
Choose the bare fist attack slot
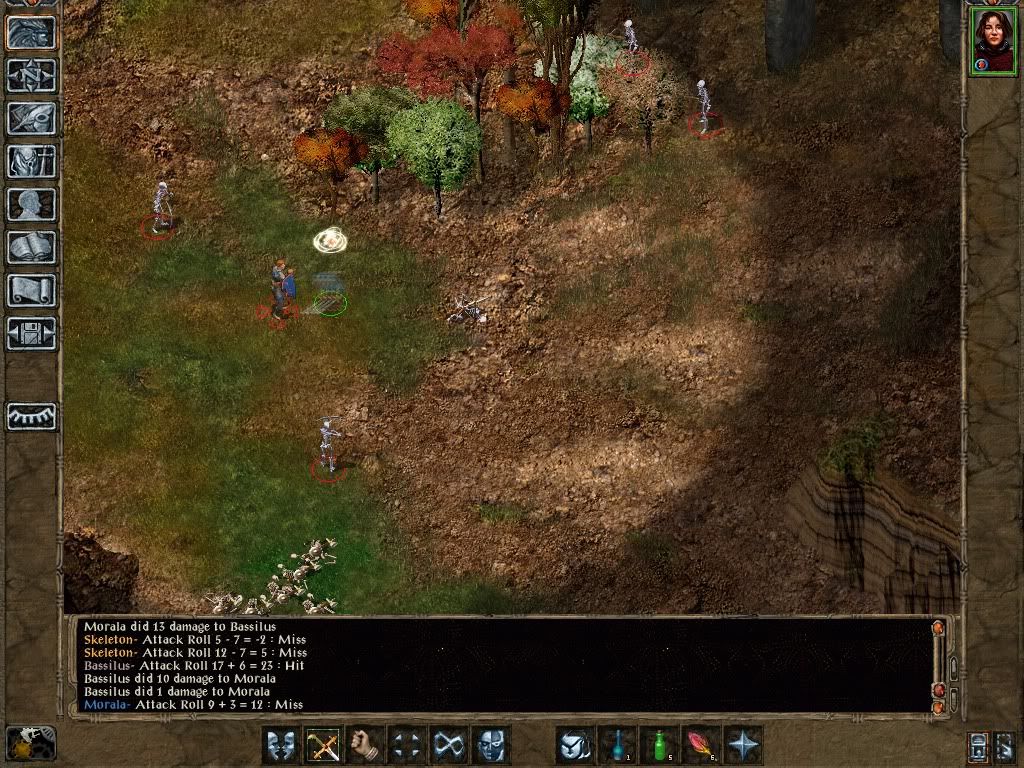click(365, 745)
